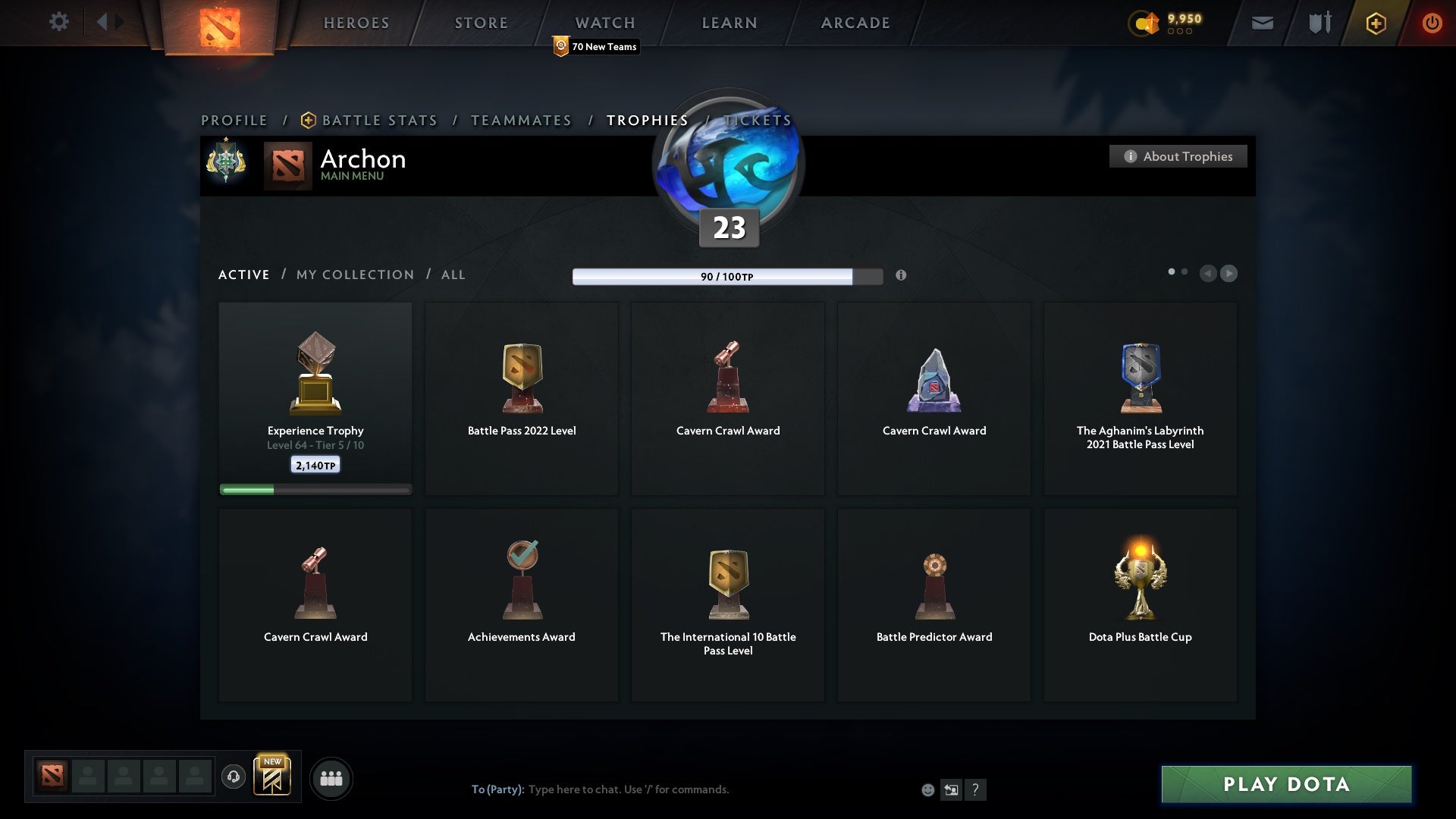Open the friends list icon near the chat
The width and height of the screenshot is (1456, 819).
(331, 778)
